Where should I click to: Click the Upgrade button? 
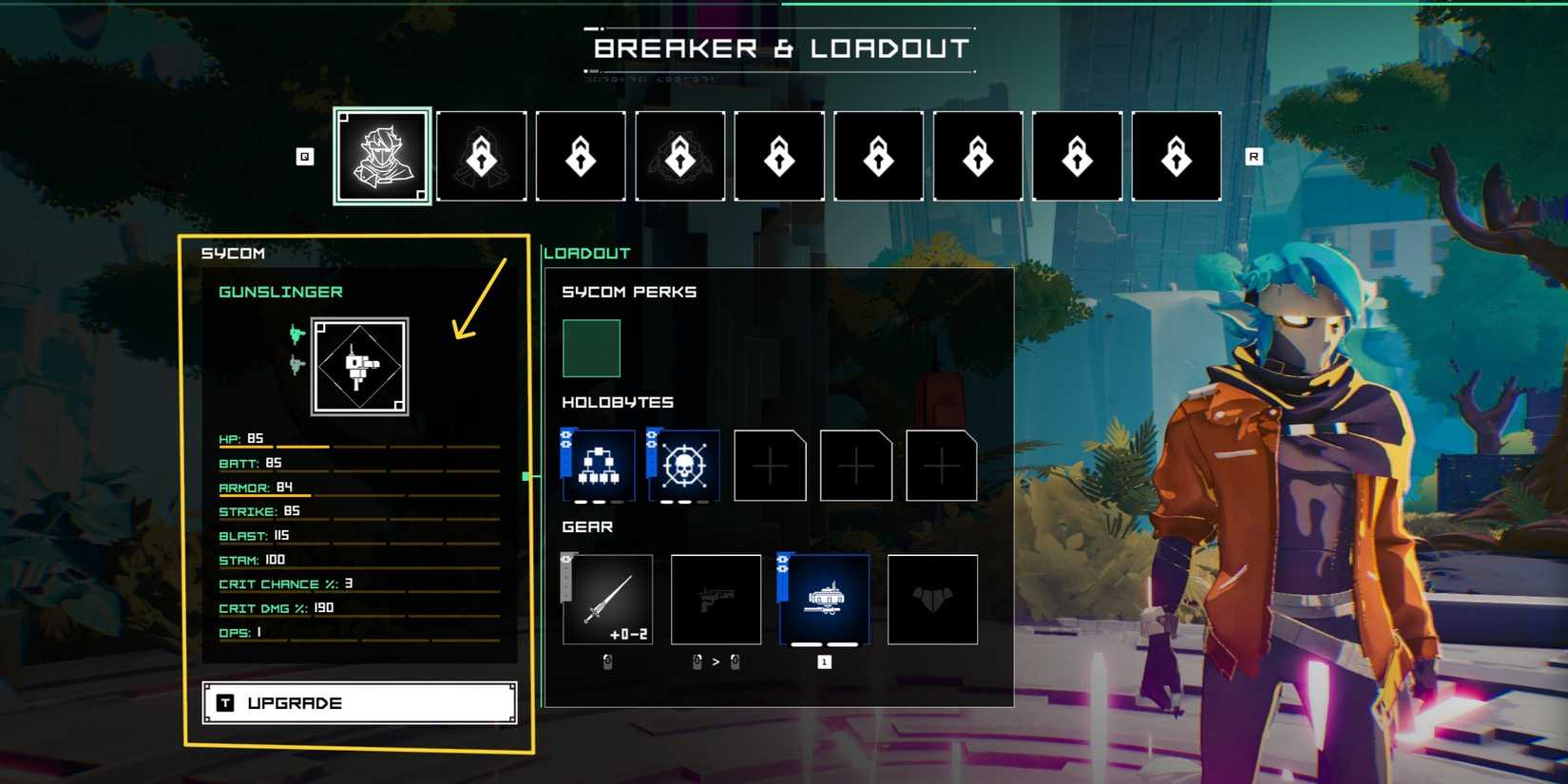(x=359, y=703)
